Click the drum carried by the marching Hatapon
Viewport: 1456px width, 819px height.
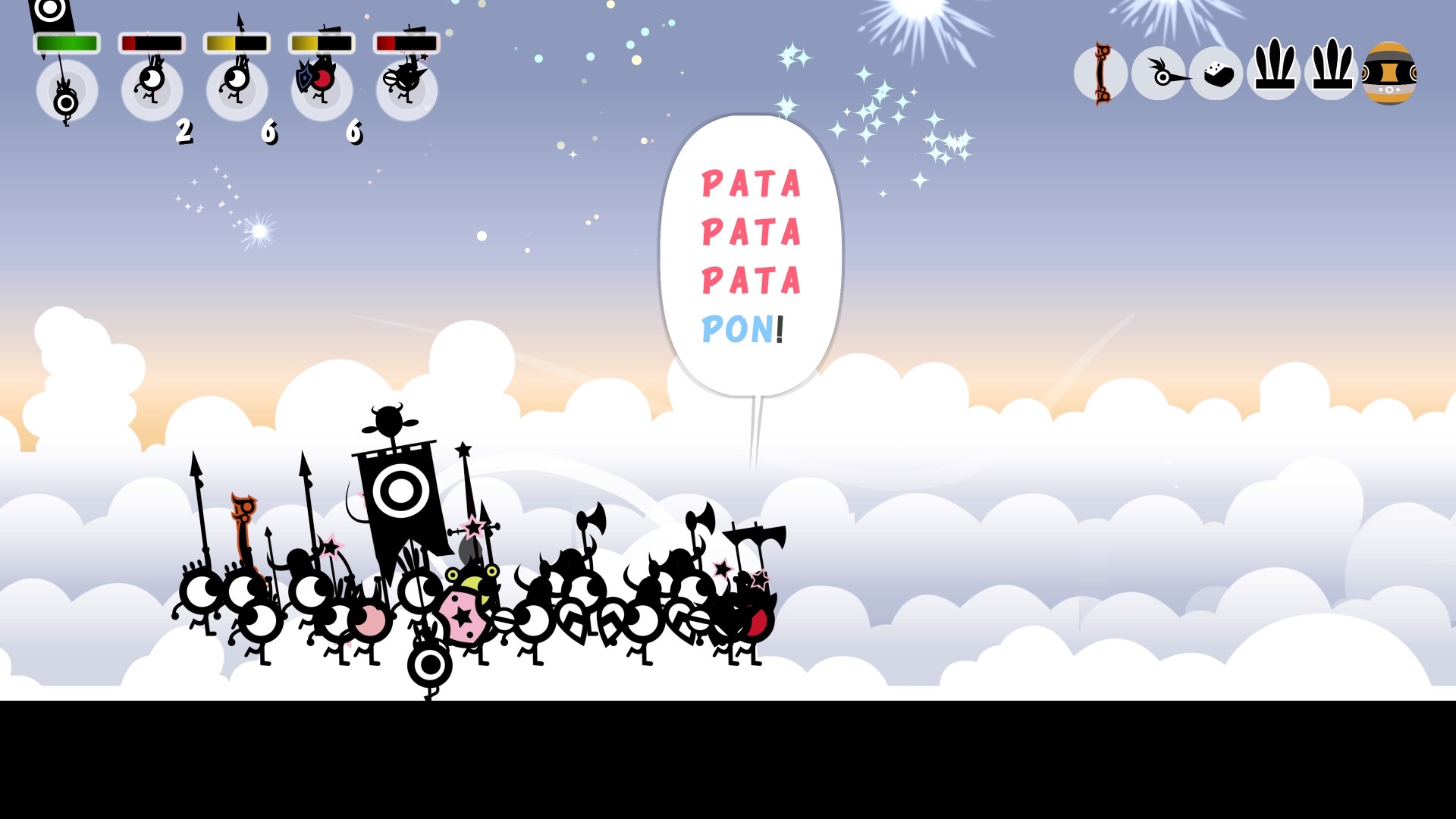pyautogui.click(x=428, y=667)
